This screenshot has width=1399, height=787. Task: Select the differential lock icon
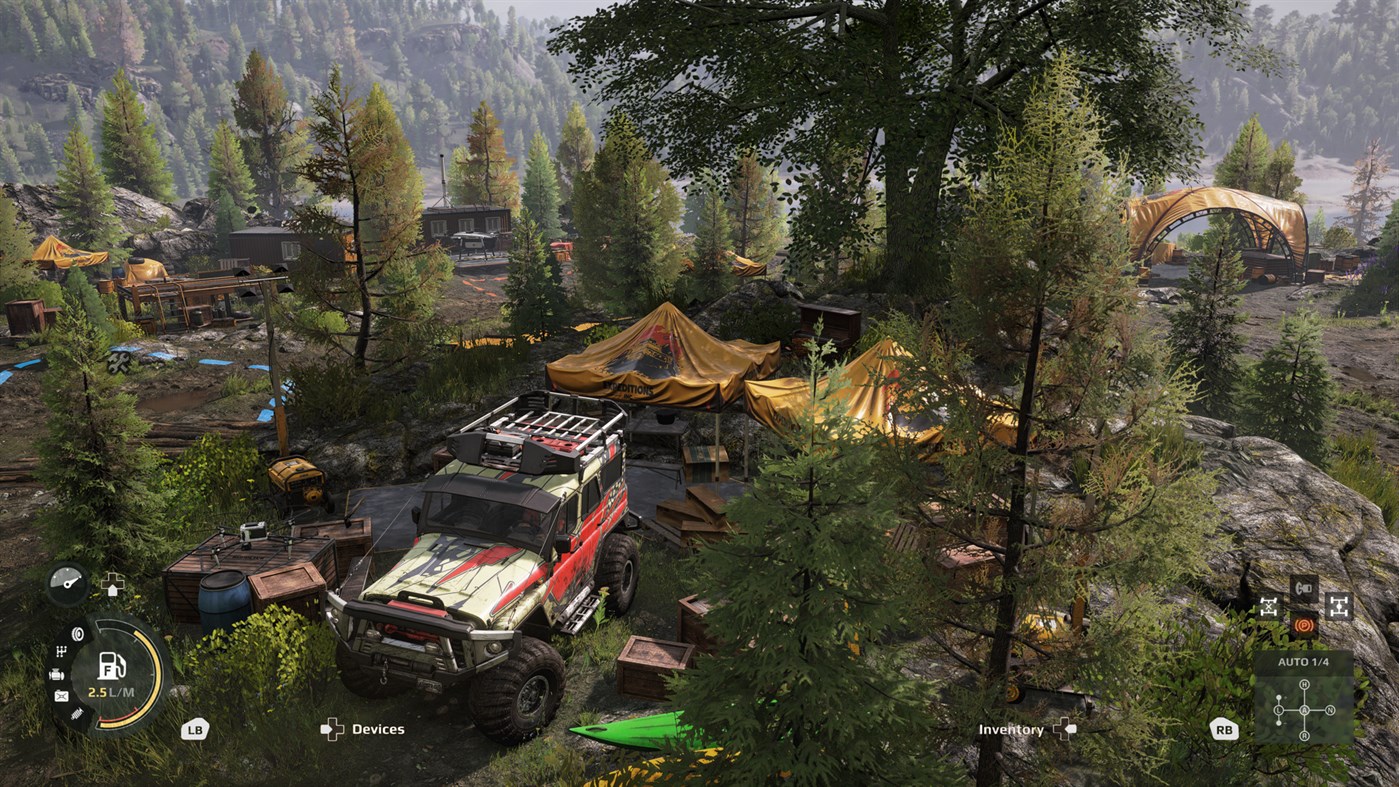(x=1269, y=606)
